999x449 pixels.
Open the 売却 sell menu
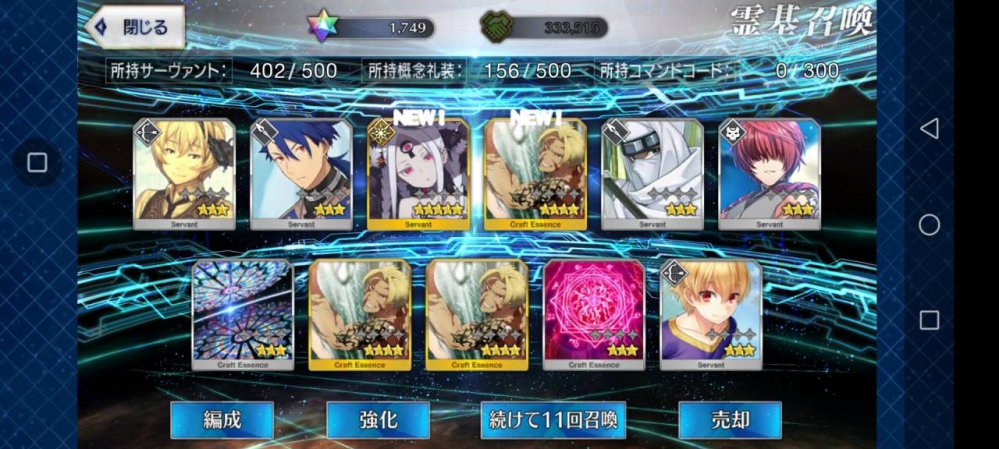(x=729, y=419)
